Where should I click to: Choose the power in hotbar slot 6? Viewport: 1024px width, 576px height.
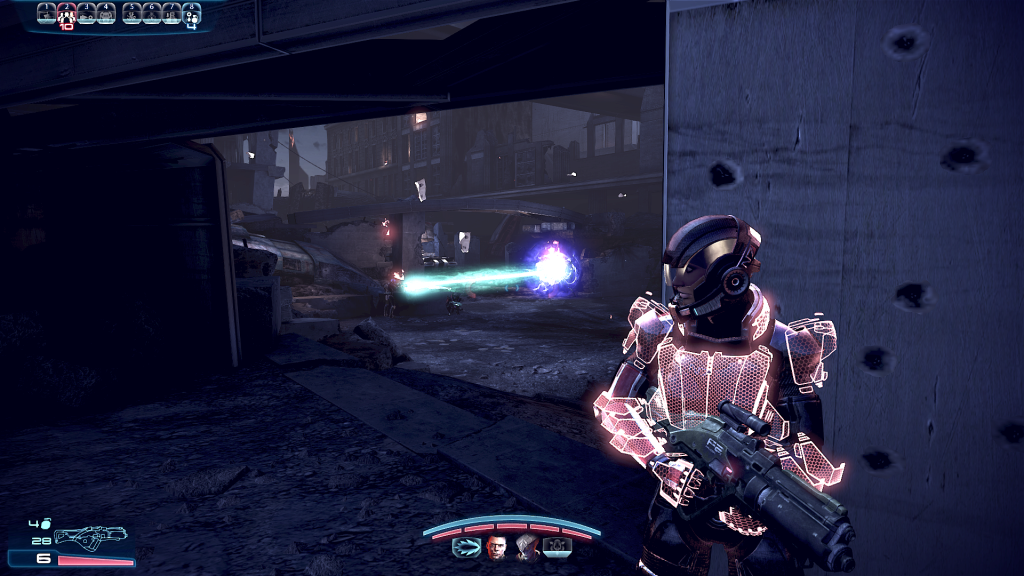tap(151, 13)
